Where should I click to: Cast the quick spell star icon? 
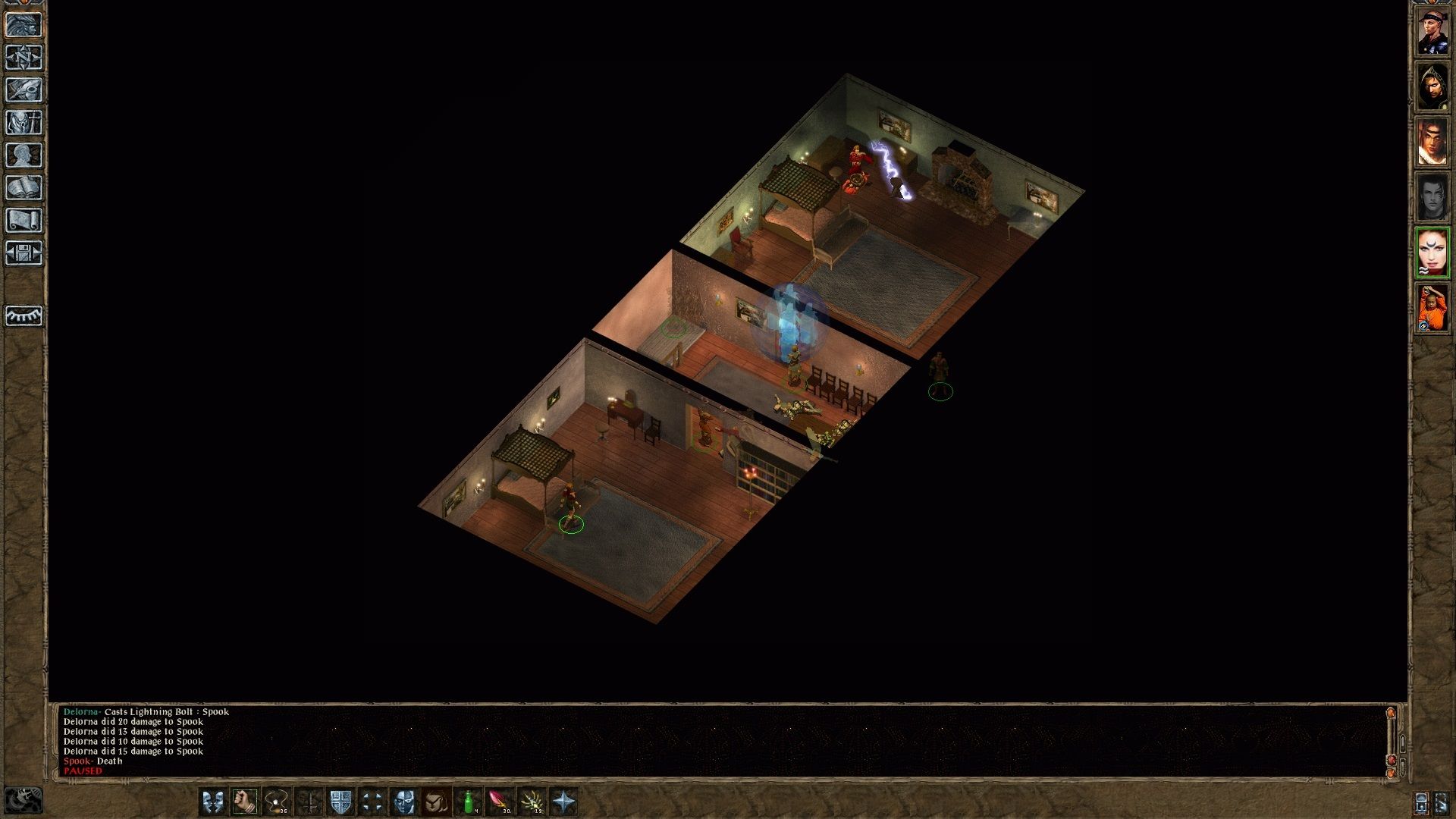click(x=565, y=802)
